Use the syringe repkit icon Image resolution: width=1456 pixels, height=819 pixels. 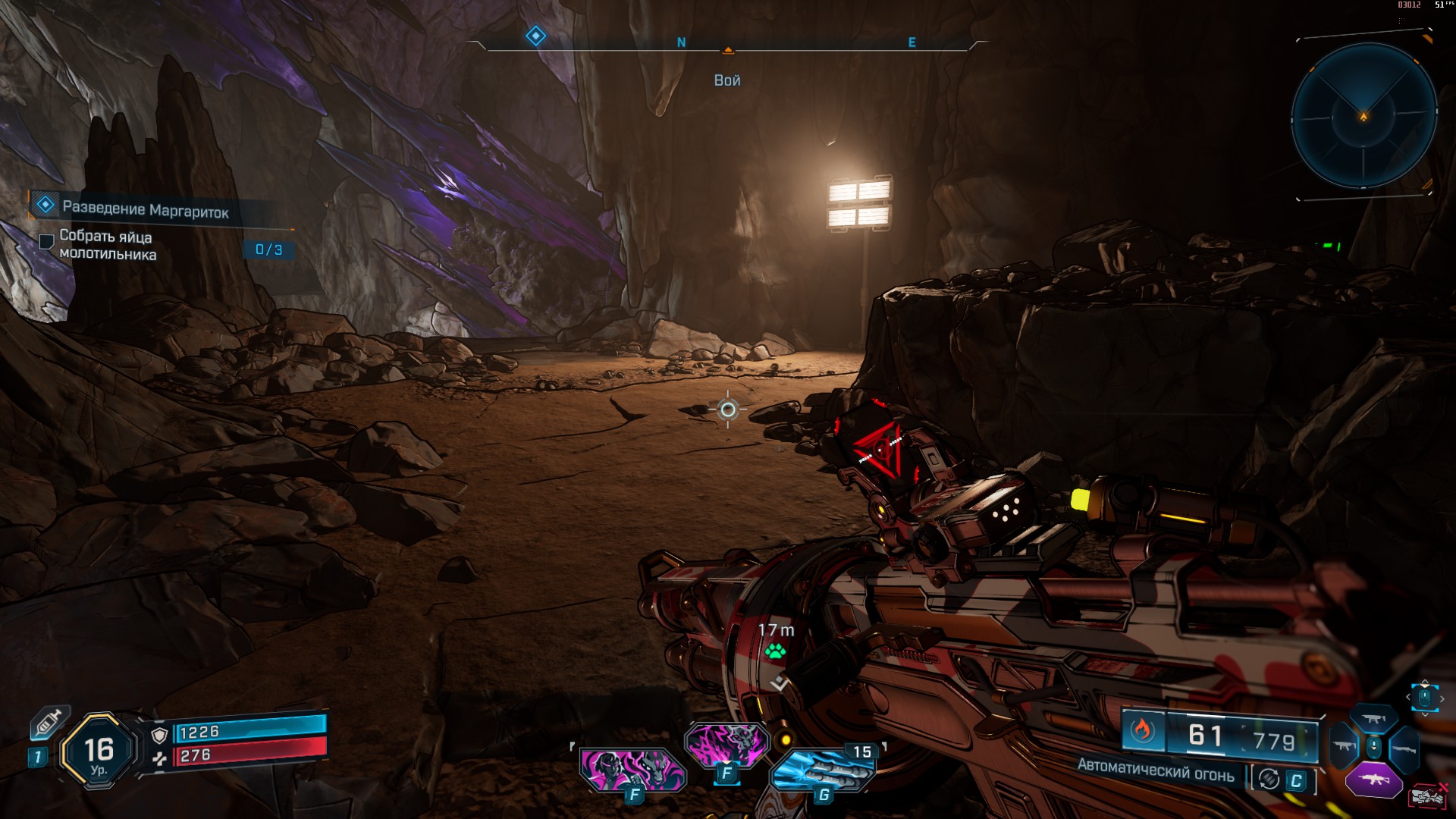click(x=47, y=724)
